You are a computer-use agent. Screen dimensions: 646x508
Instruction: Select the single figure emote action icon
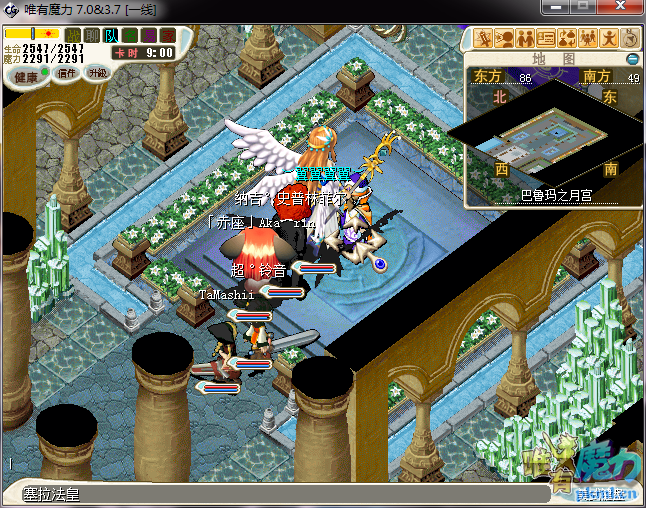point(609,39)
